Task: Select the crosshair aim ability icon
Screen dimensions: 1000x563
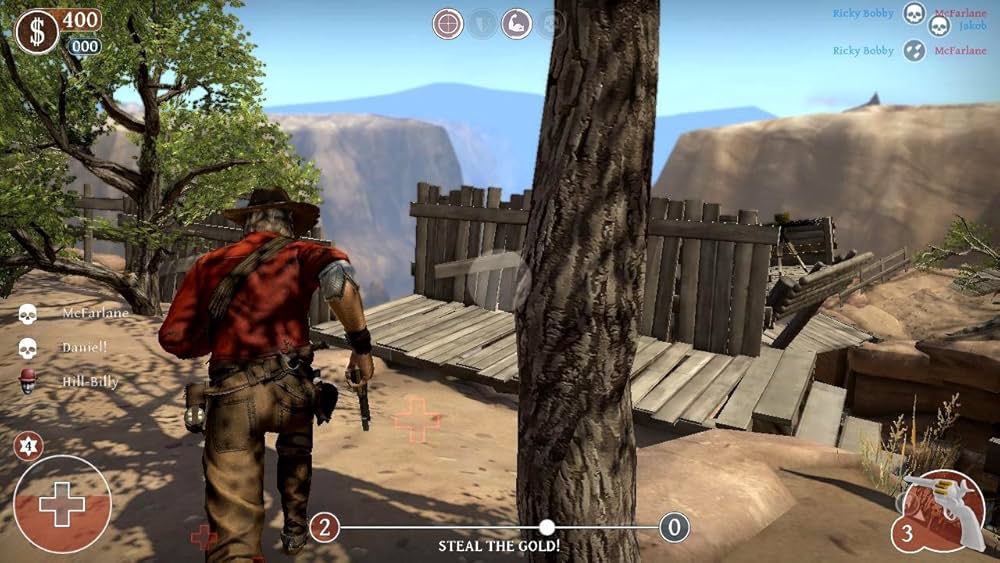Action: coord(448,24)
